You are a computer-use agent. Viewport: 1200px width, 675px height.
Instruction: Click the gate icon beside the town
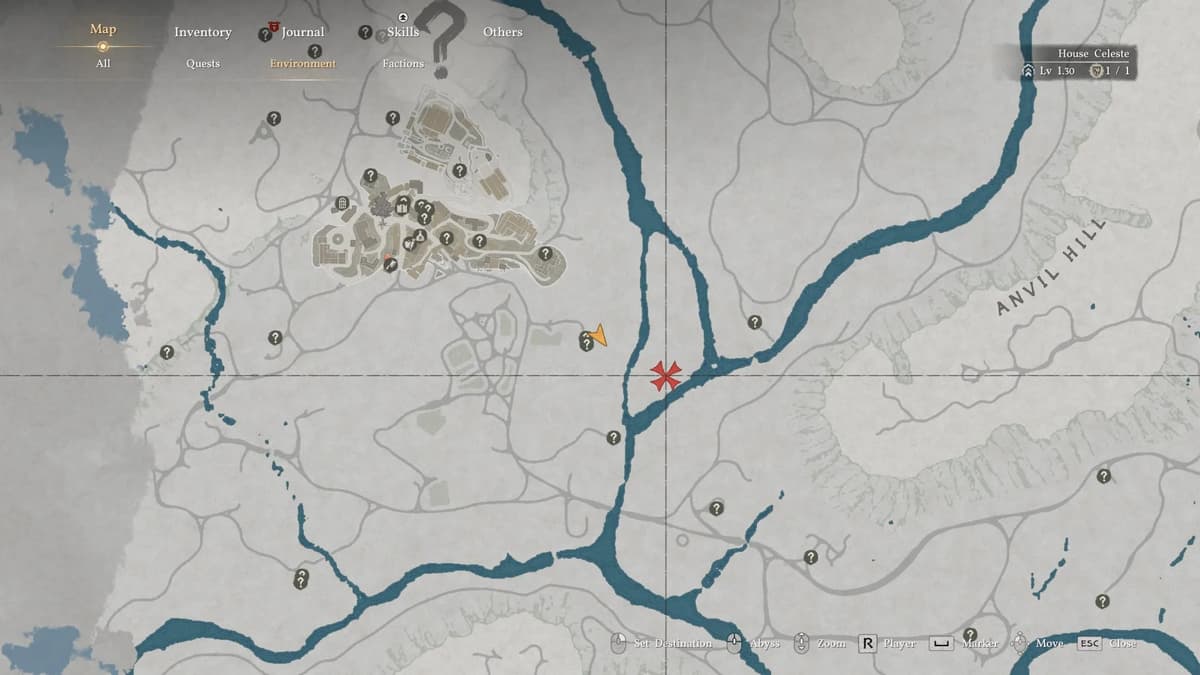342,204
